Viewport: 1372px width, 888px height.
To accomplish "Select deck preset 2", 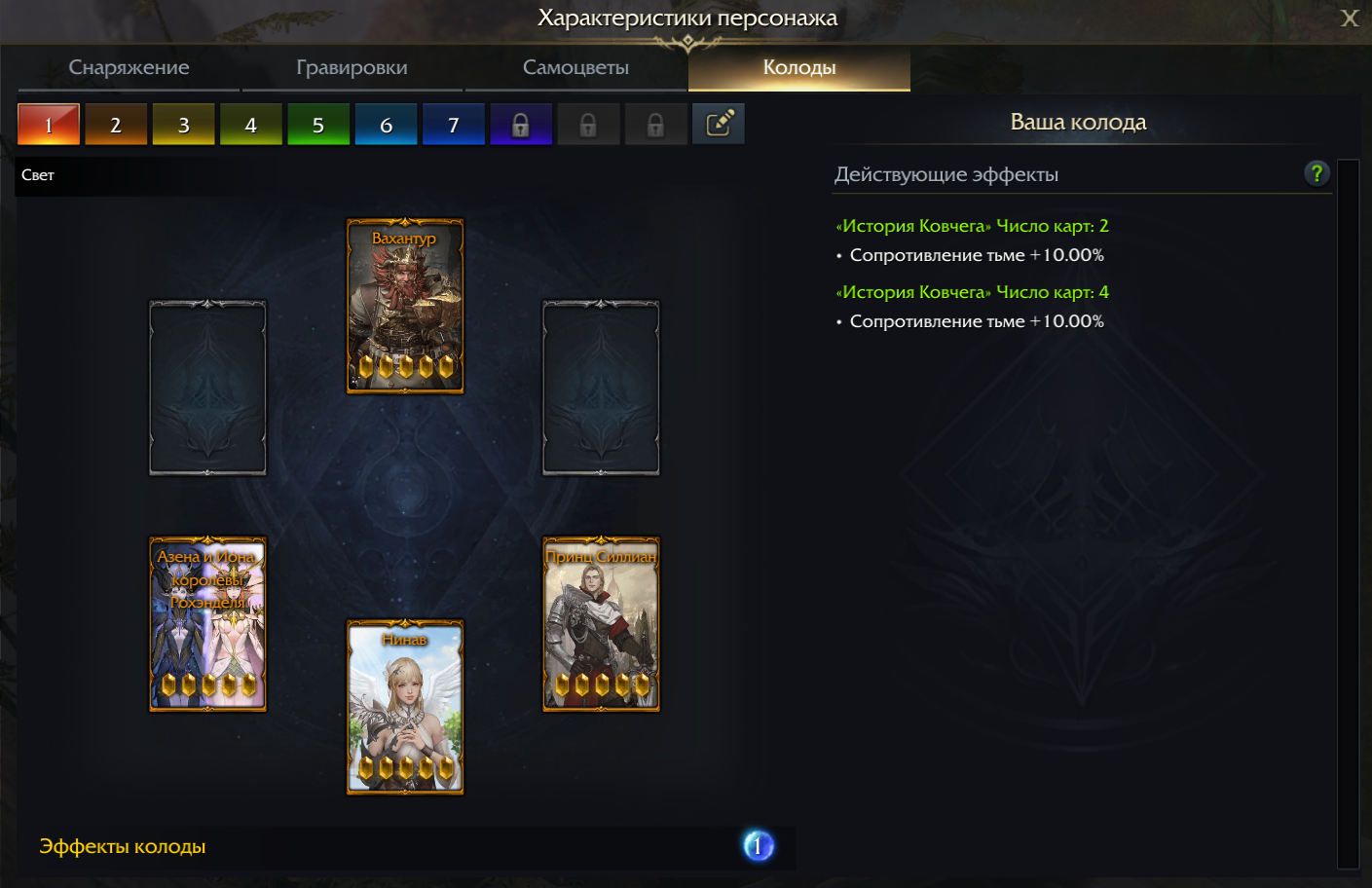I will 116,124.
